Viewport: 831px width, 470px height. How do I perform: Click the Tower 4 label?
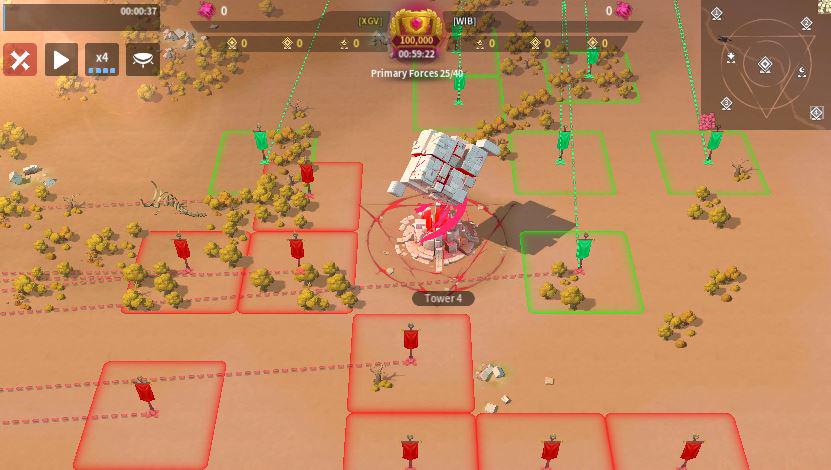[443, 298]
